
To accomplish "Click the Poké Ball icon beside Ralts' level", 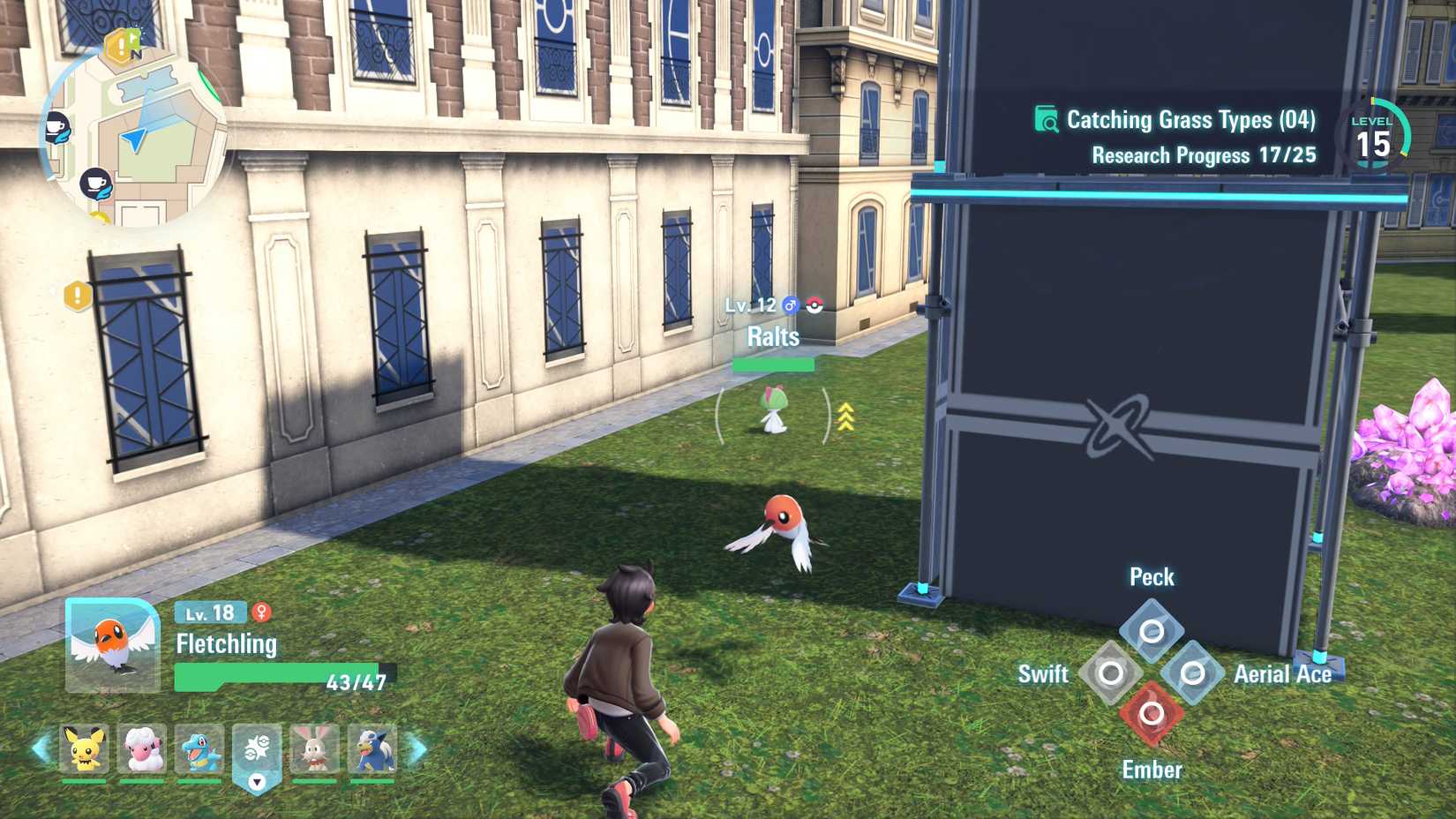I will pos(815,305).
